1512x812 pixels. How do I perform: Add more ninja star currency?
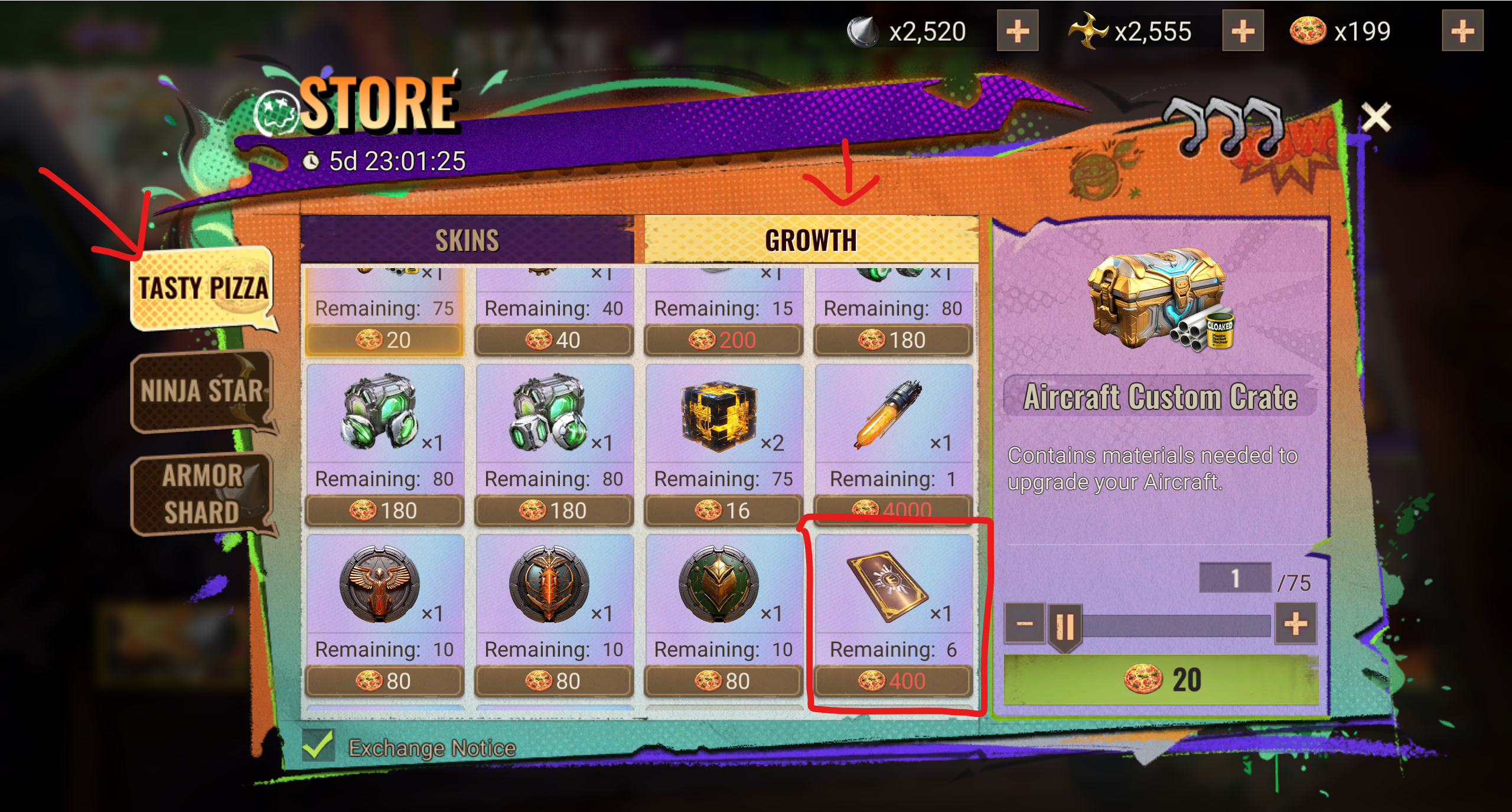pyautogui.click(x=1242, y=31)
